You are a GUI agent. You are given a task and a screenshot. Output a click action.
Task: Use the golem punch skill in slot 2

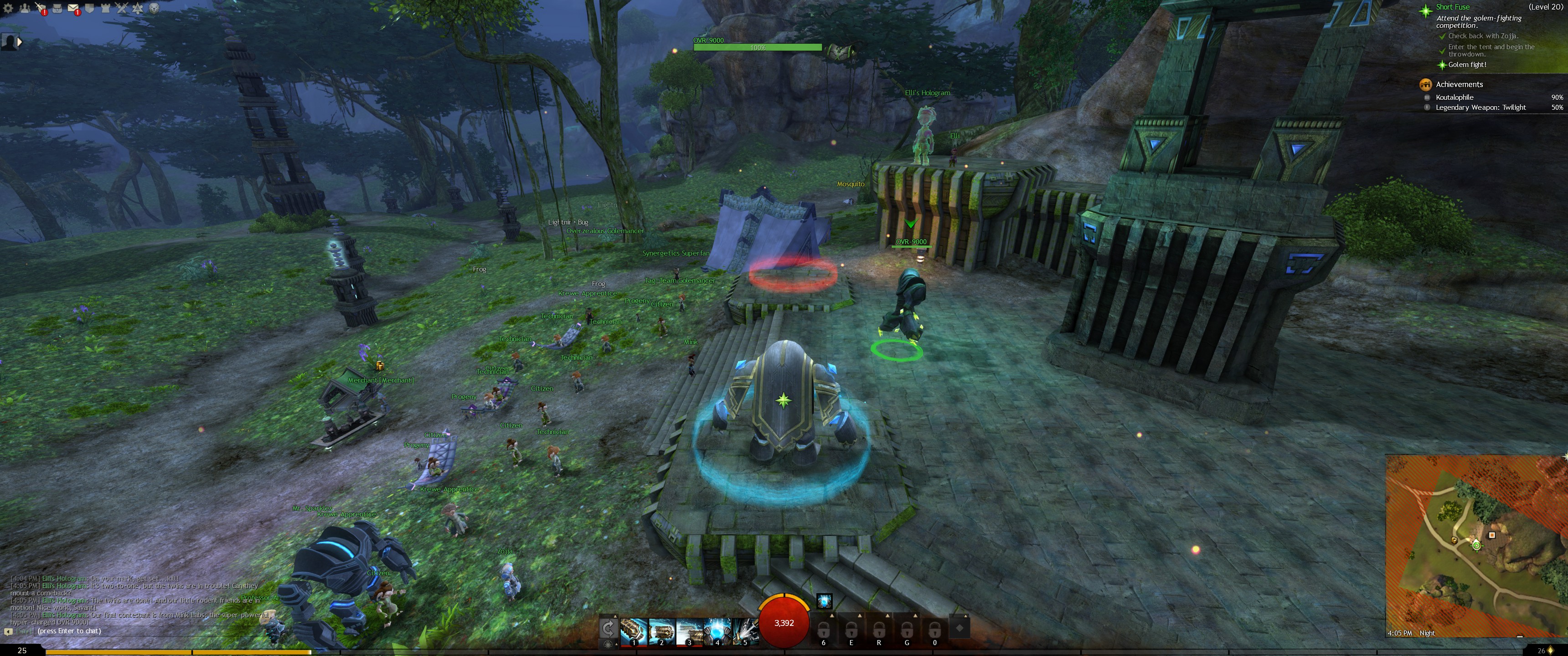661,631
